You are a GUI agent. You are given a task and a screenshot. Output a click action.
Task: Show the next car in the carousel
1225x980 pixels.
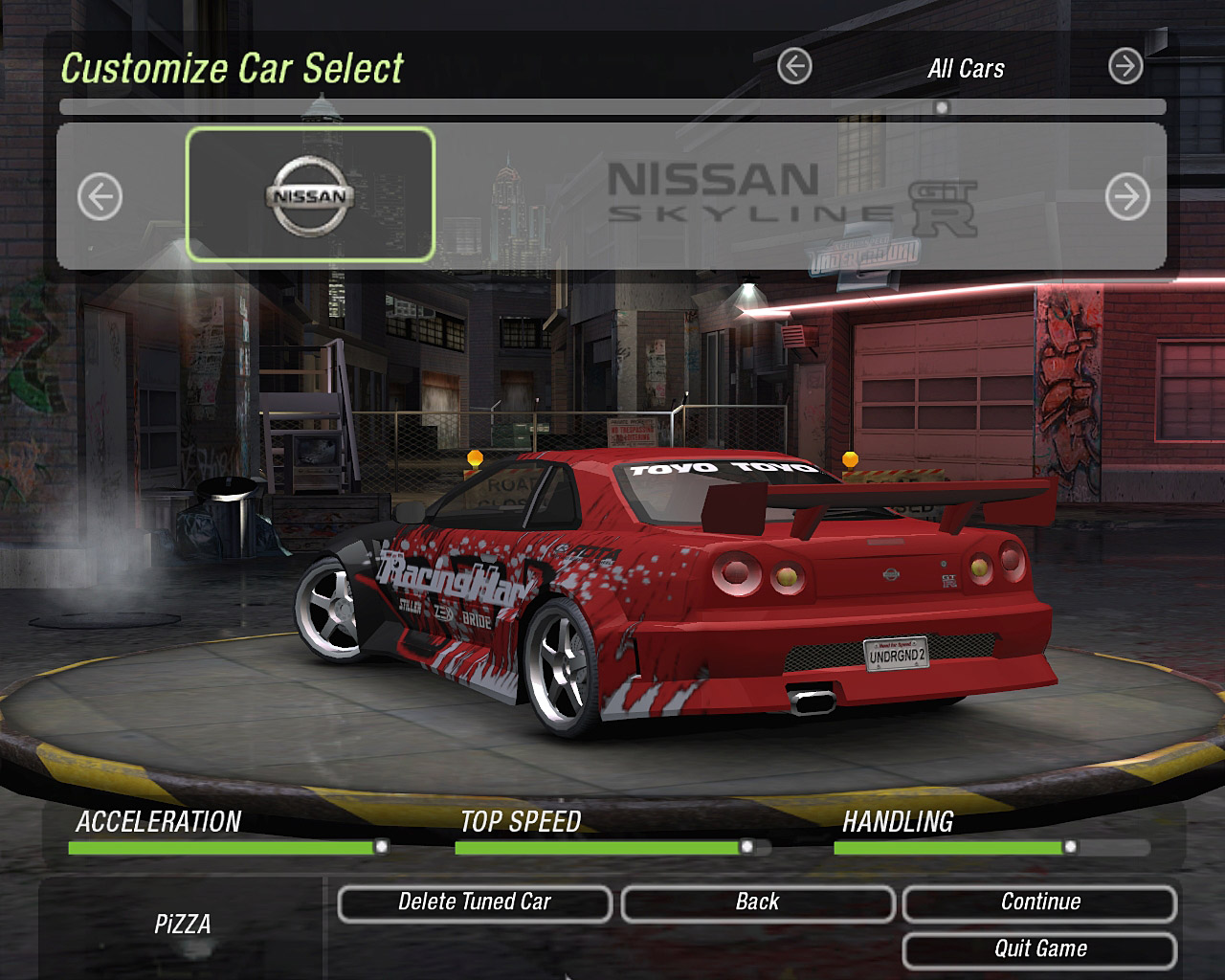click(1126, 198)
